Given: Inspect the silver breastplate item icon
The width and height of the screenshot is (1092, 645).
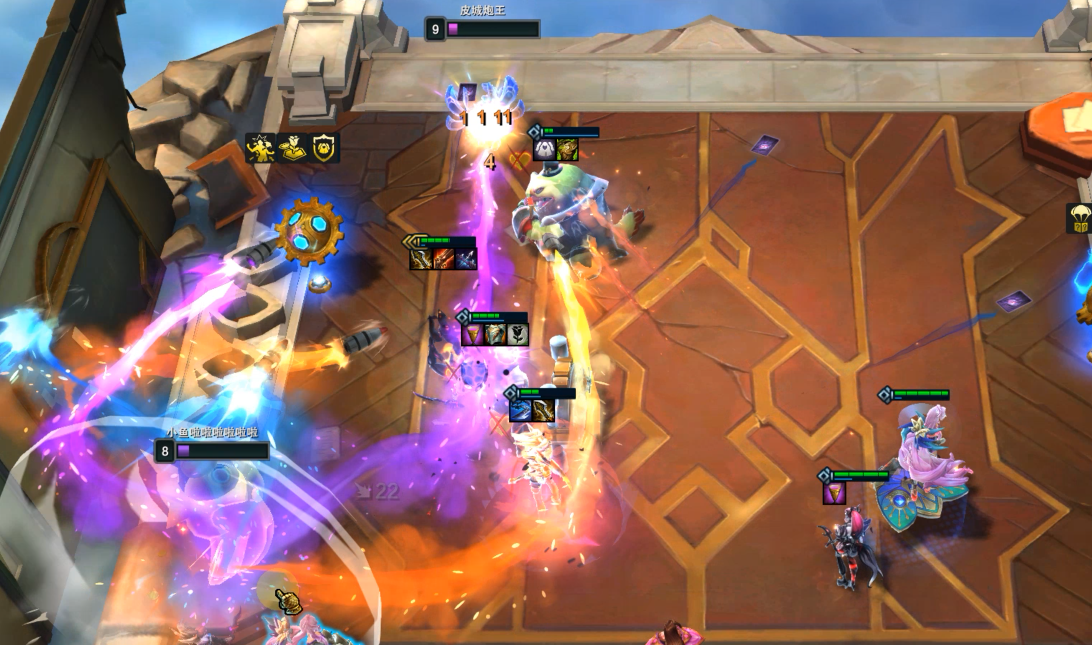Looking at the screenshot, I should point(495,335).
